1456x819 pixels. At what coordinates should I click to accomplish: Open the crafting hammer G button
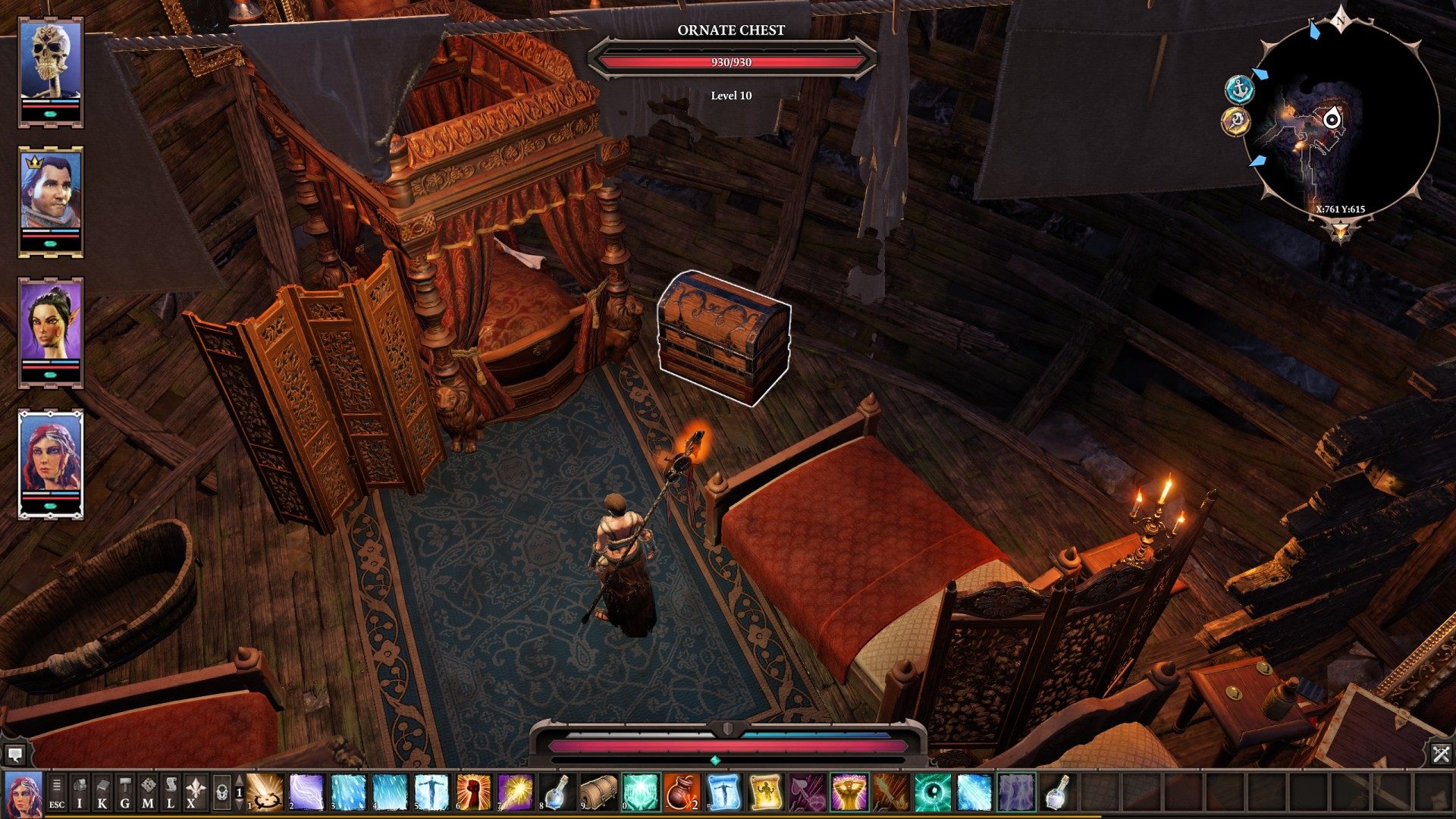(125, 792)
